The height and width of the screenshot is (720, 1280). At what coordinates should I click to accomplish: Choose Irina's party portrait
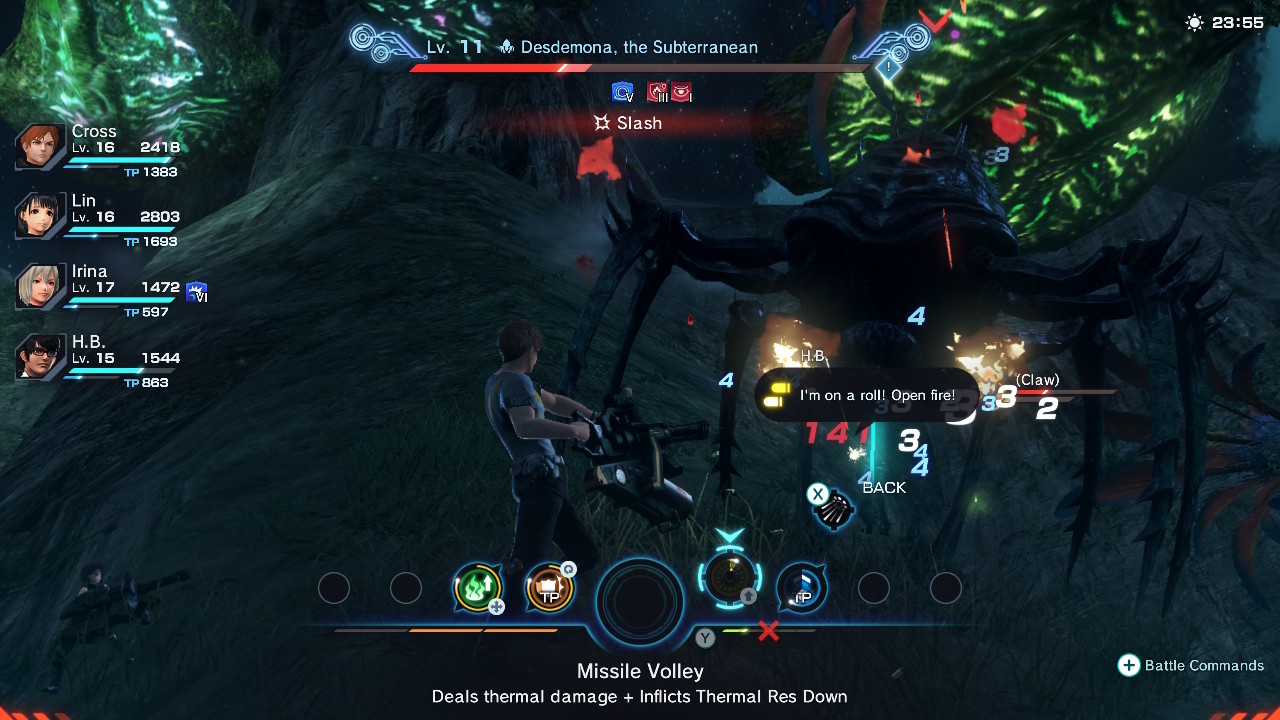pos(40,286)
